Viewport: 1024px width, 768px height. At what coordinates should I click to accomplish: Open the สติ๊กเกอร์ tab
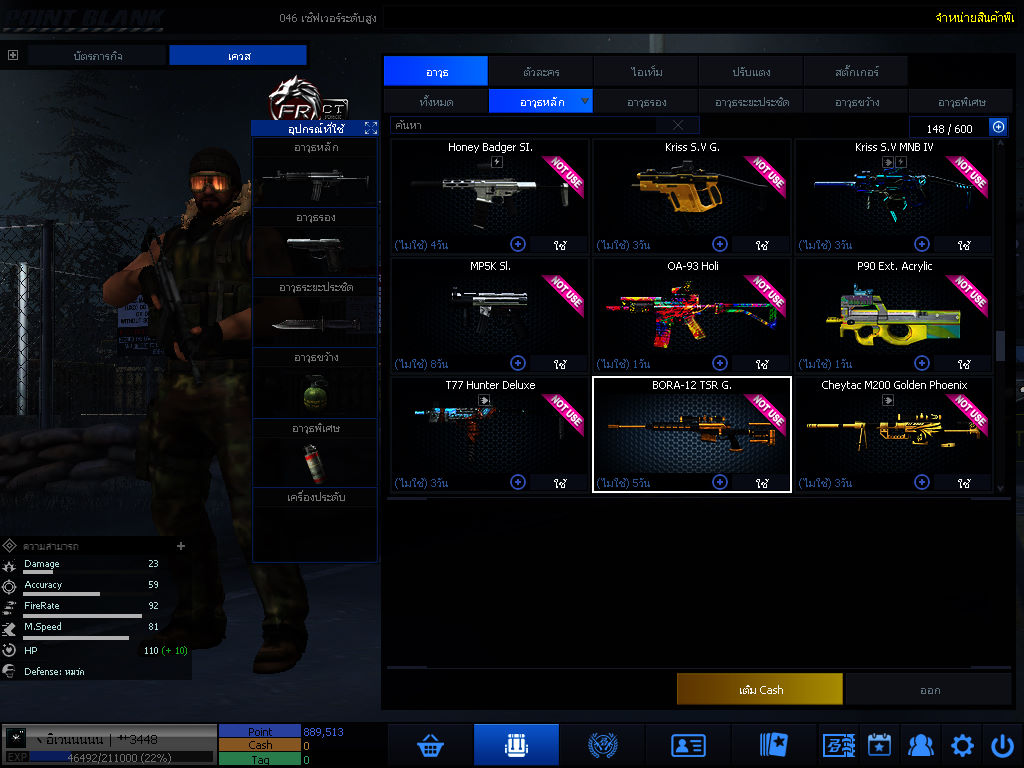pyautogui.click(x=855, y=71)
